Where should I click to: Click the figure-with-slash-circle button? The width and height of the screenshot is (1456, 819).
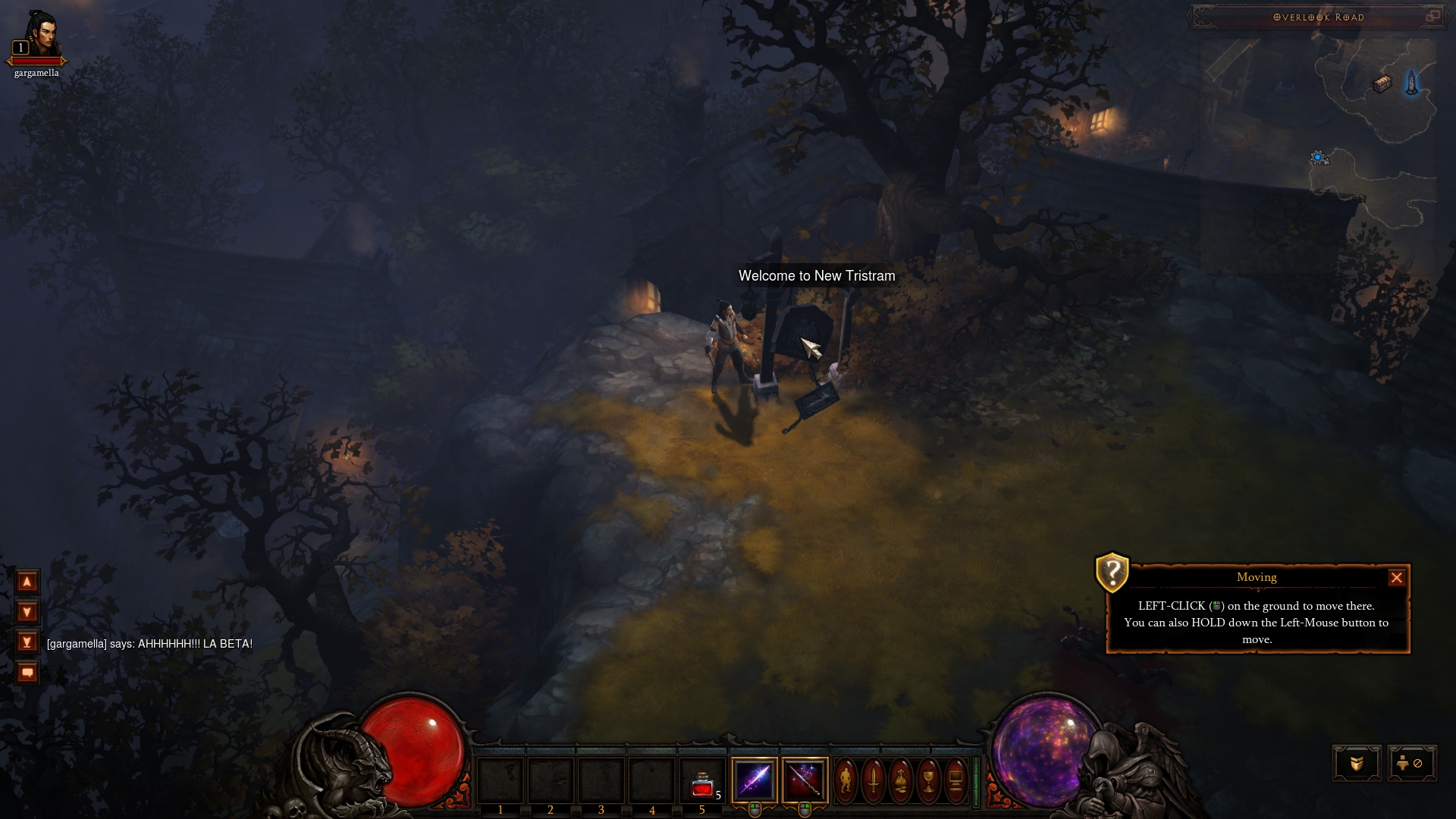coord(1411,764)
